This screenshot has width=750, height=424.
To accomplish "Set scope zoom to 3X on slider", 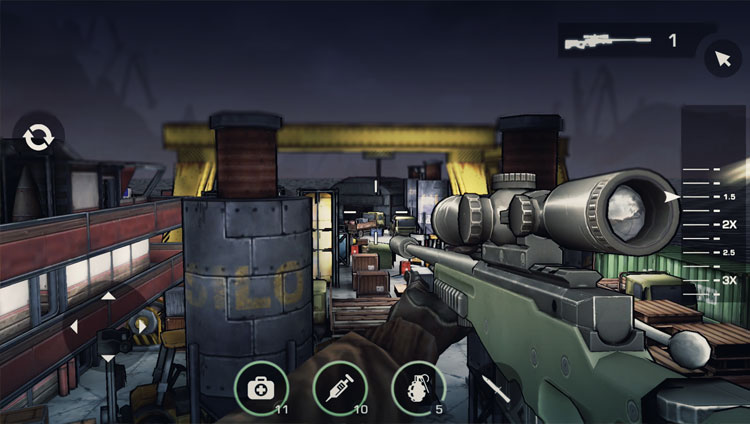I will point(700,280).
